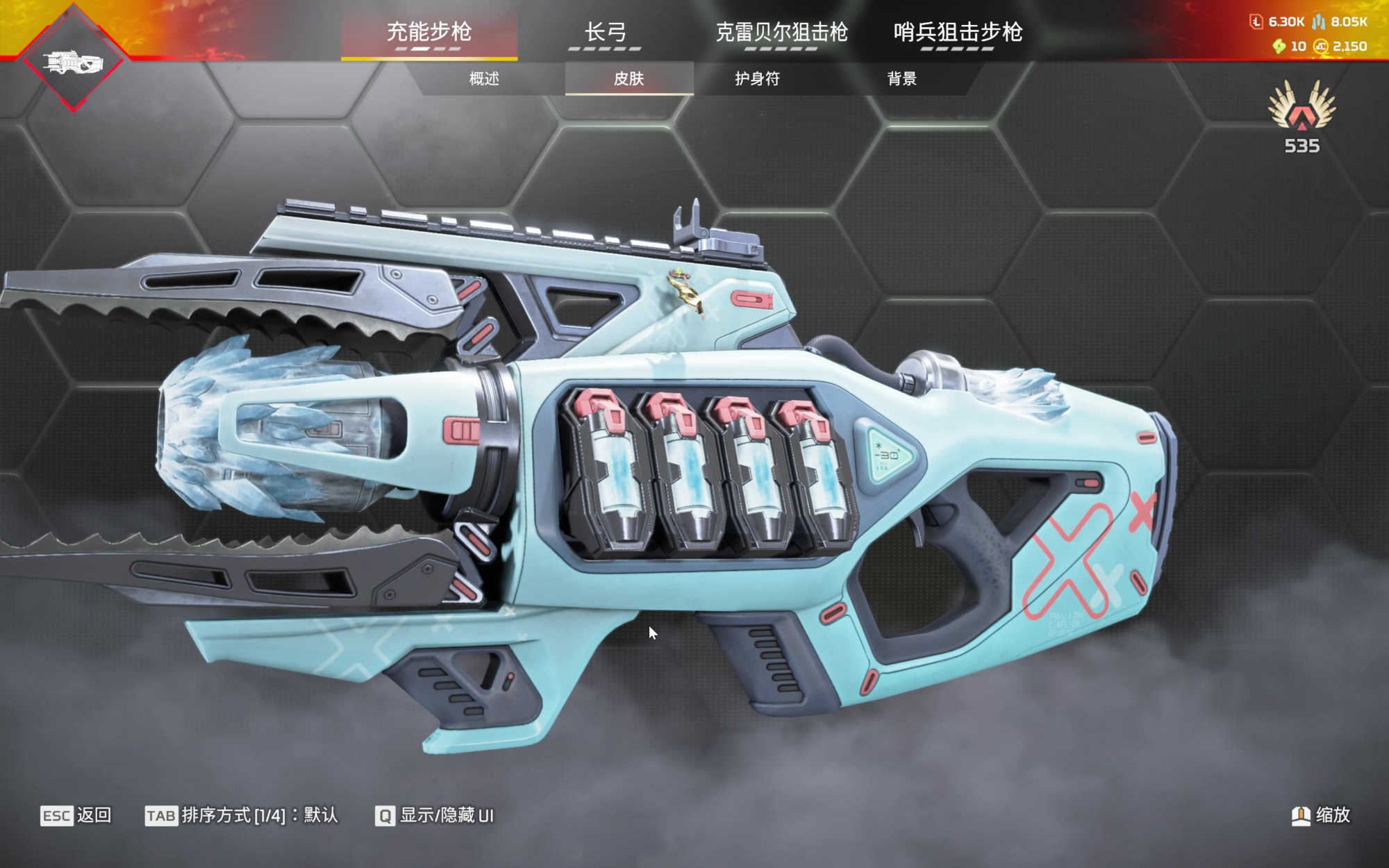Switch to the 背景 sub-tab

pyautogui.click(x=901, y=78)
